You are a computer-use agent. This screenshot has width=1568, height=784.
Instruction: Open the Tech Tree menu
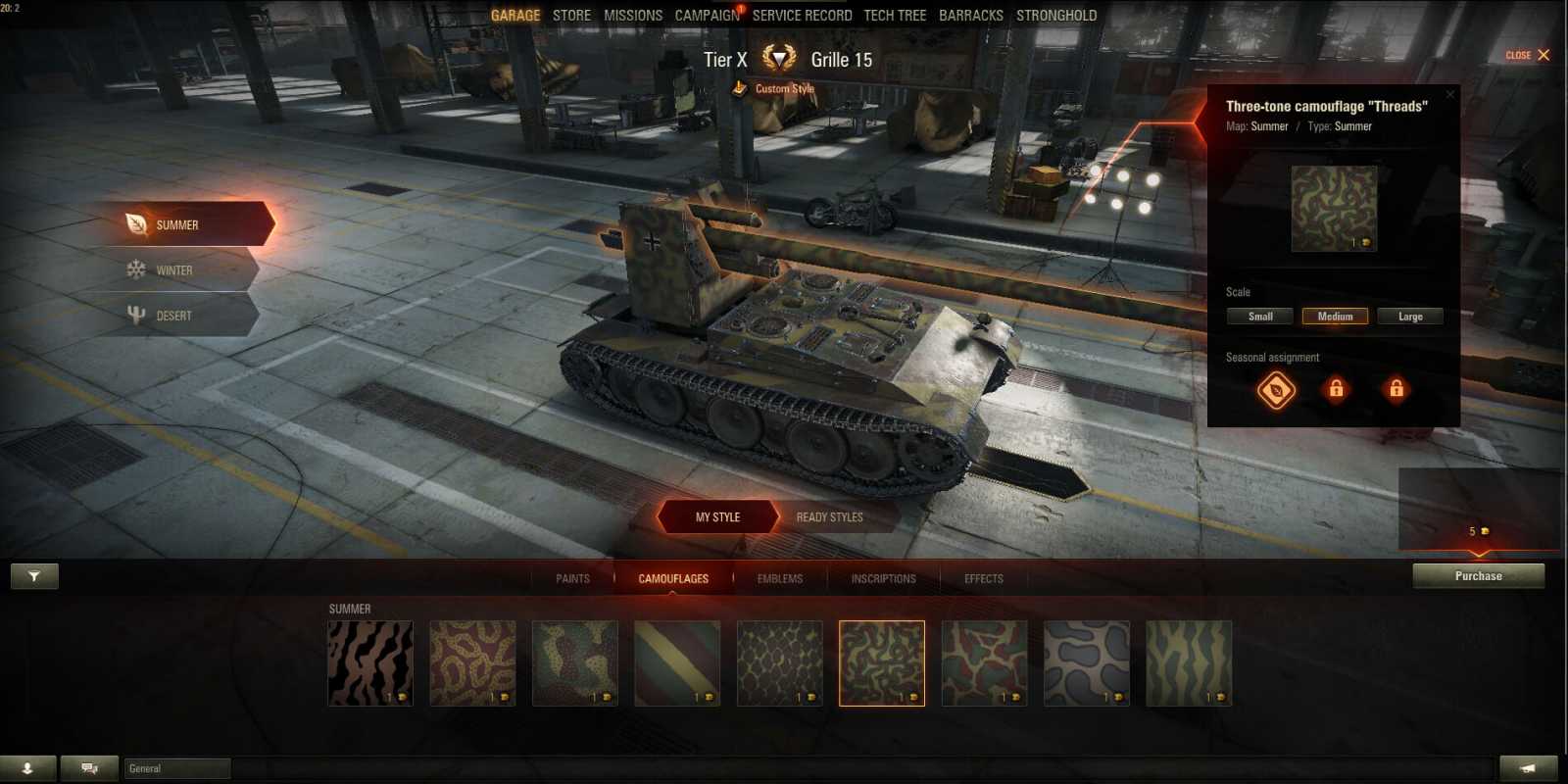coord(895,15)
